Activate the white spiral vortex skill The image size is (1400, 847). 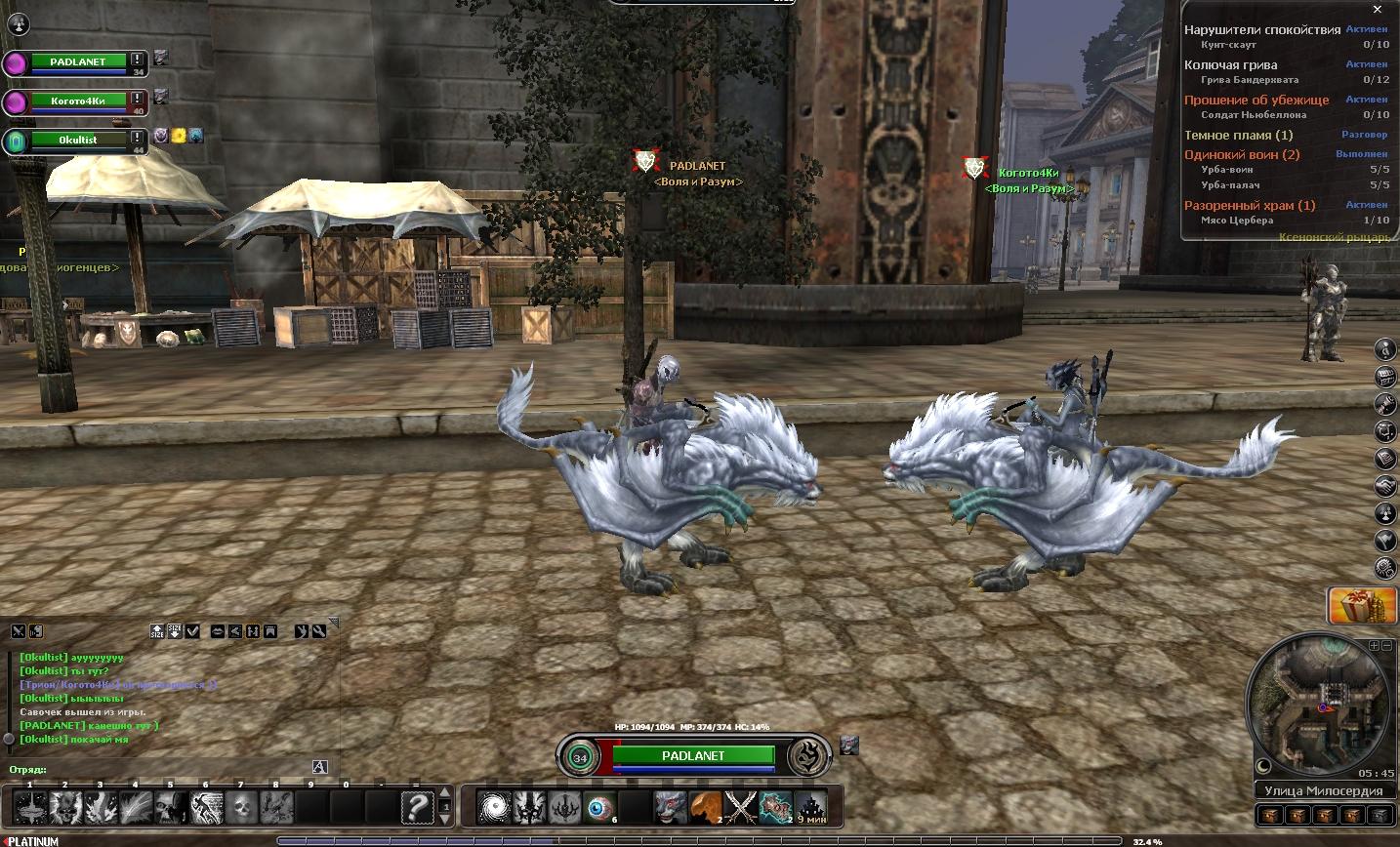click(494, 808)
